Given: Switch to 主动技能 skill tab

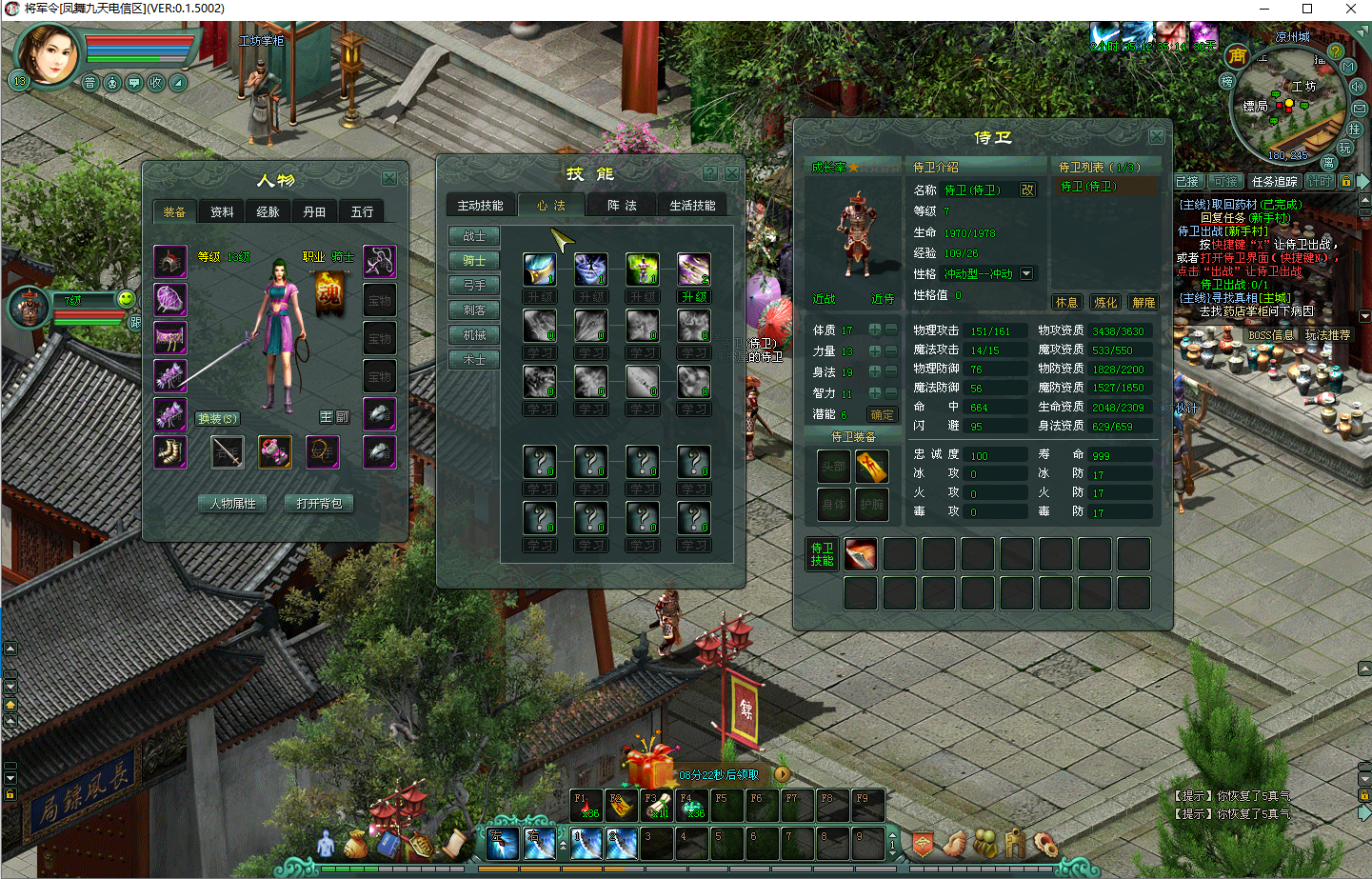Looking at the screenshot, I should (x=480, y=206).
